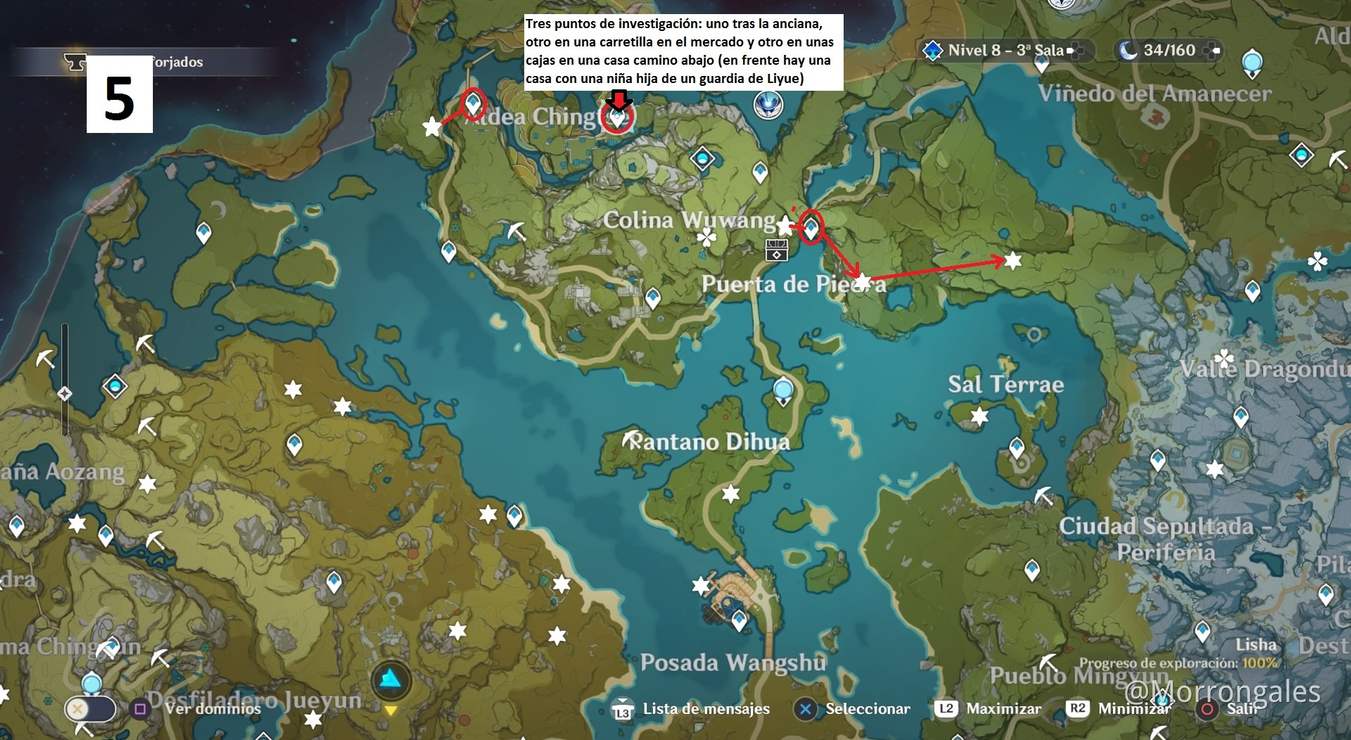This screenshot has width=1351, height=740.
Task: Click the teleport waypoint circled at Colina Wuwang
Action: point(809,228)
